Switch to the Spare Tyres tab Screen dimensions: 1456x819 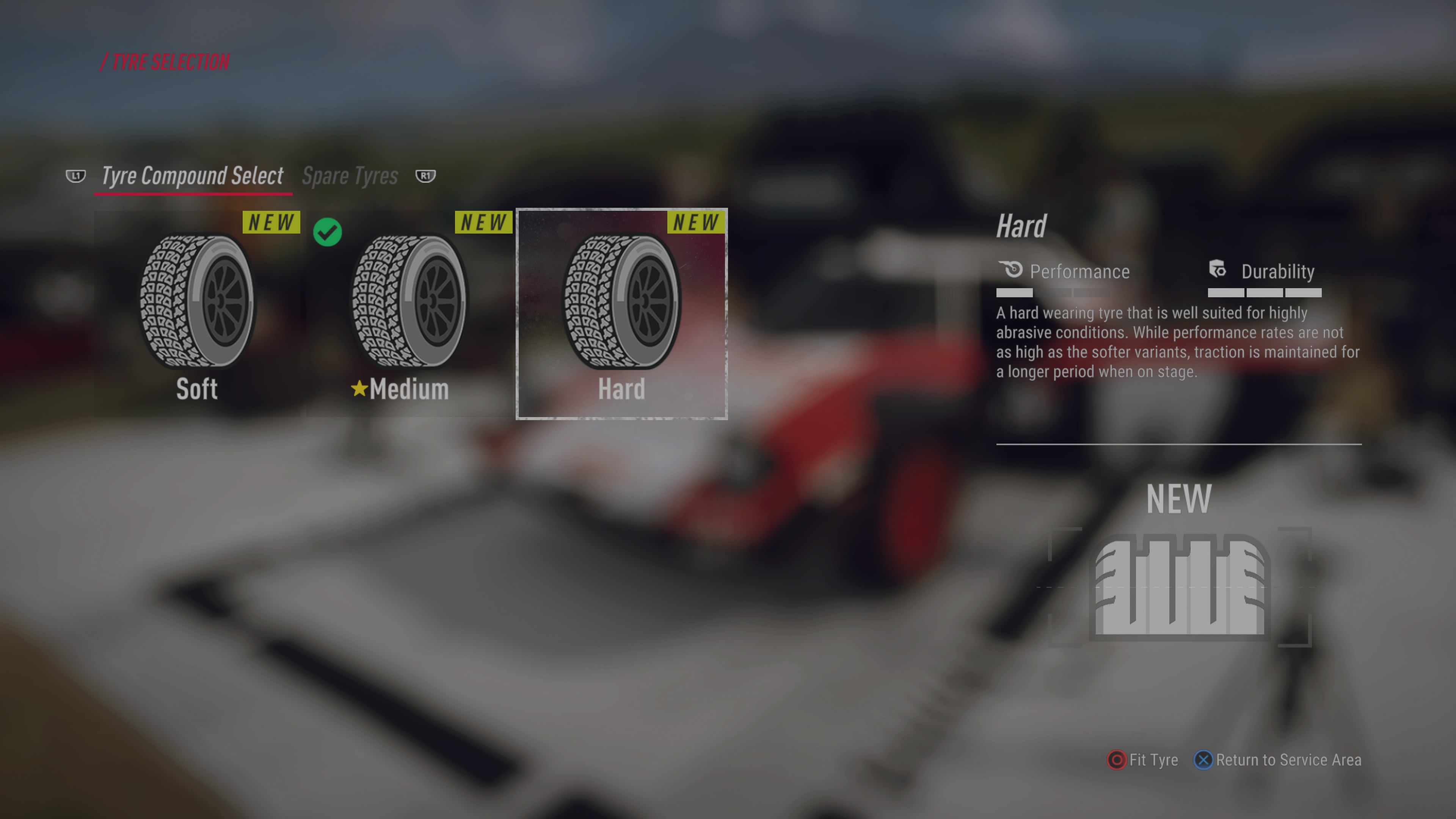[x=350, y=176]
